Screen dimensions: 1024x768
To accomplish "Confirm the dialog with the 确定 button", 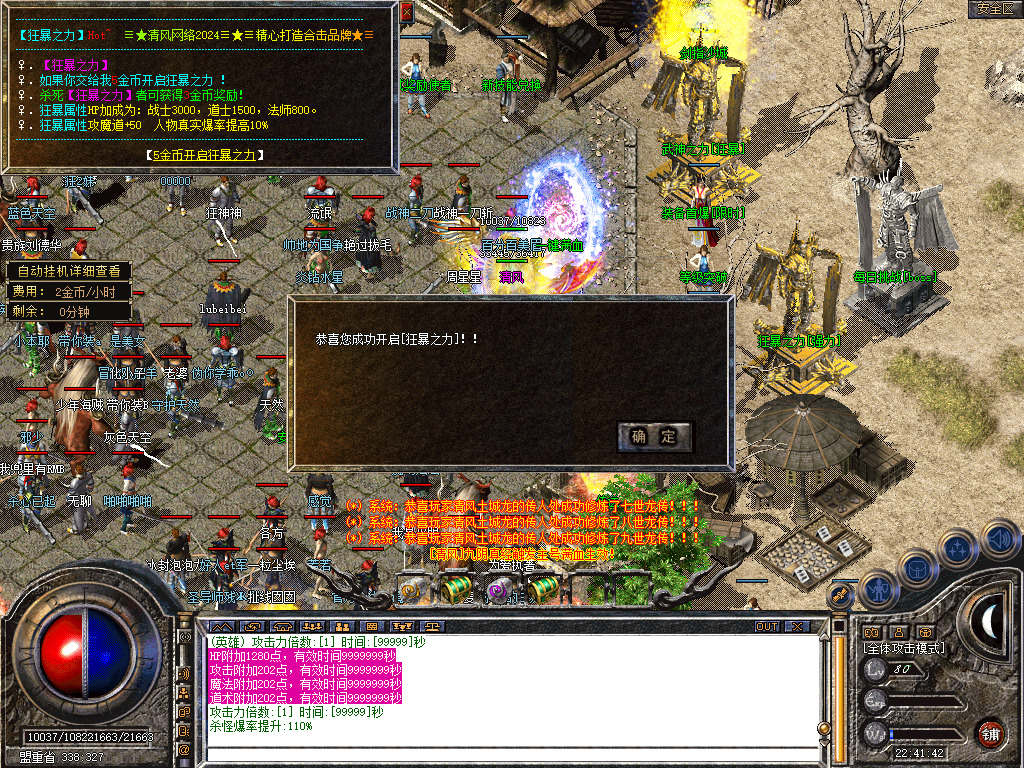I will pyautogui.click(x=655, y=436).
